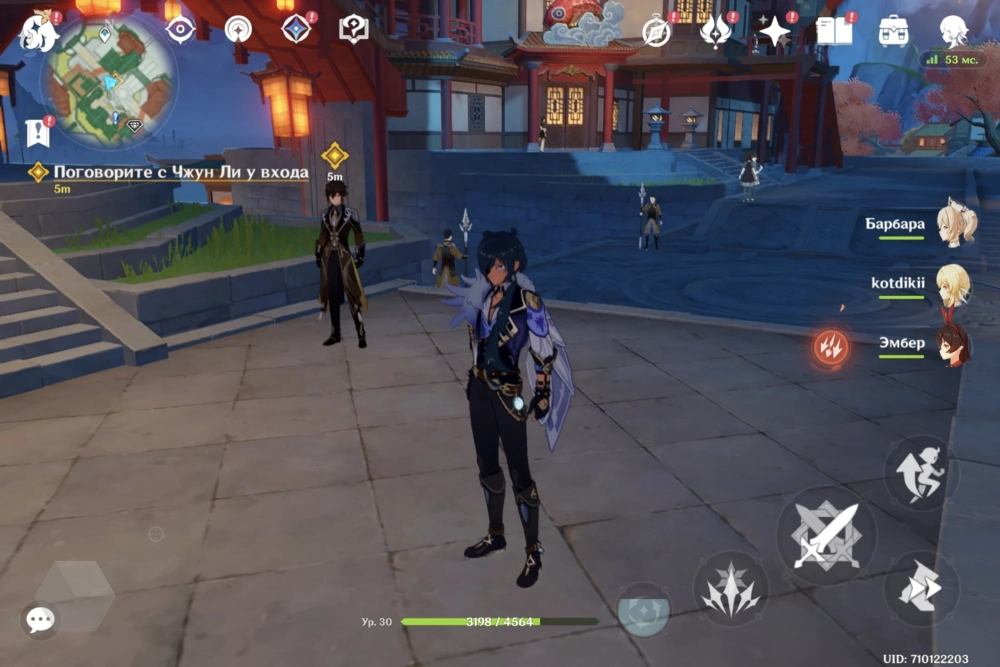1000x667 pixels.
Task: Open the four-pointed star Wish icon
Action: pyautogui.click(x=774, y=31)
